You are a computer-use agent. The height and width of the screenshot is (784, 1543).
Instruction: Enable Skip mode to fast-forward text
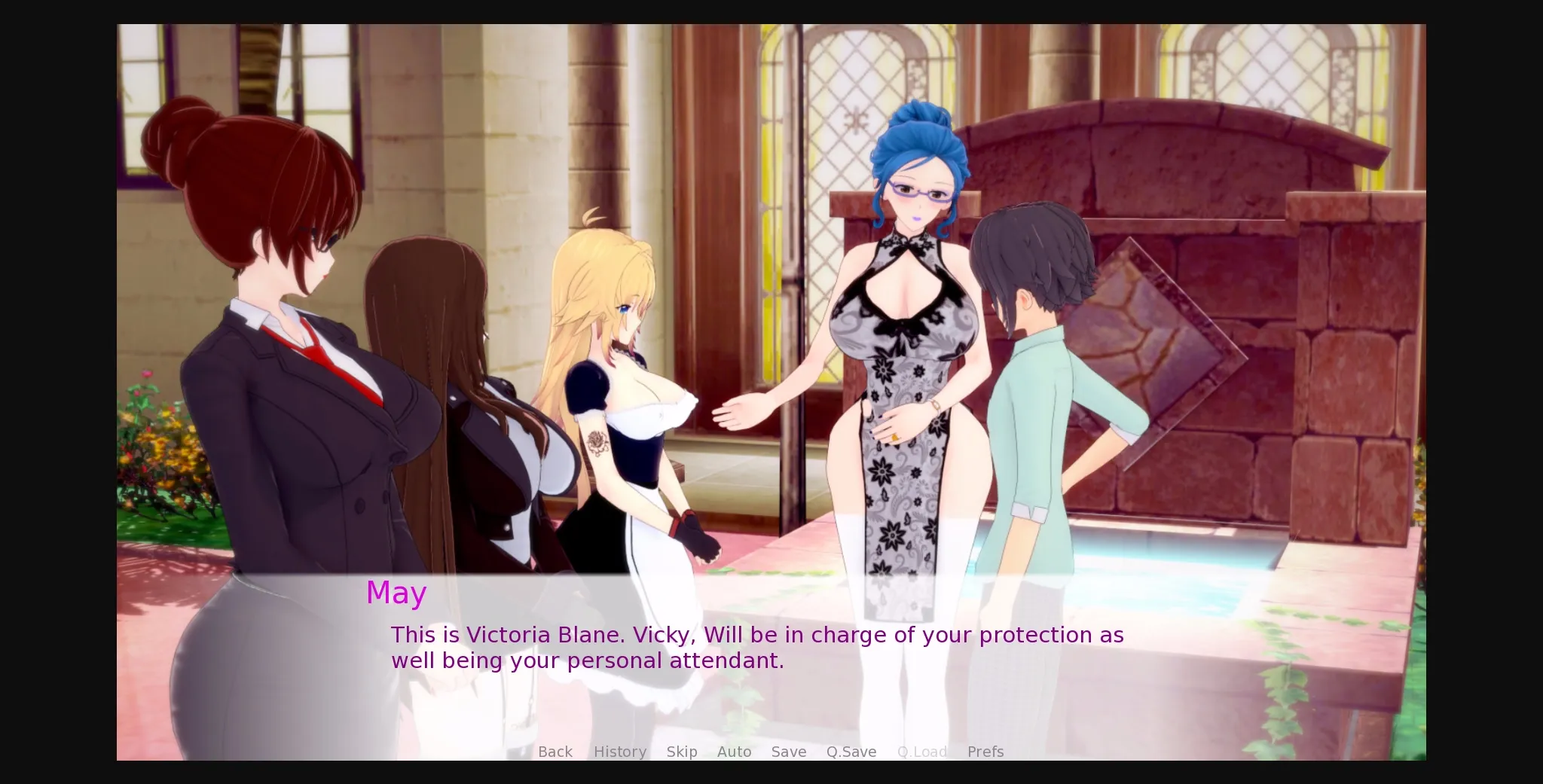coord(682,751)
